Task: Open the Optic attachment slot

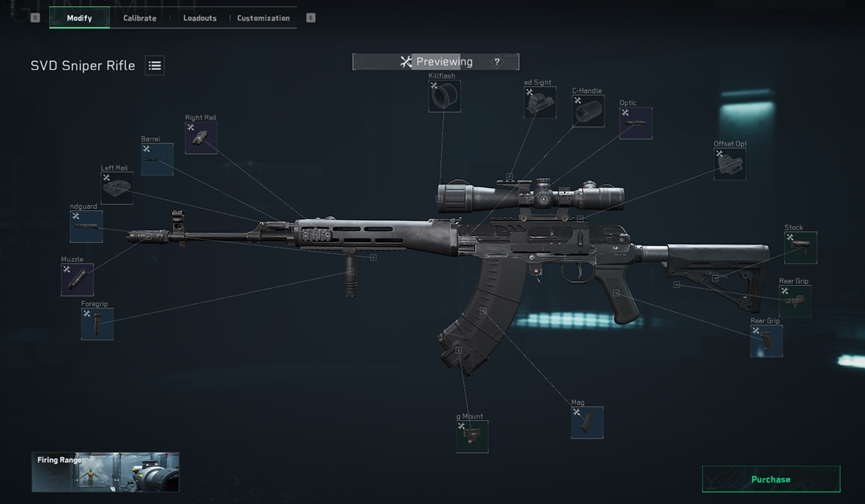Action: (x=636, y=123)
